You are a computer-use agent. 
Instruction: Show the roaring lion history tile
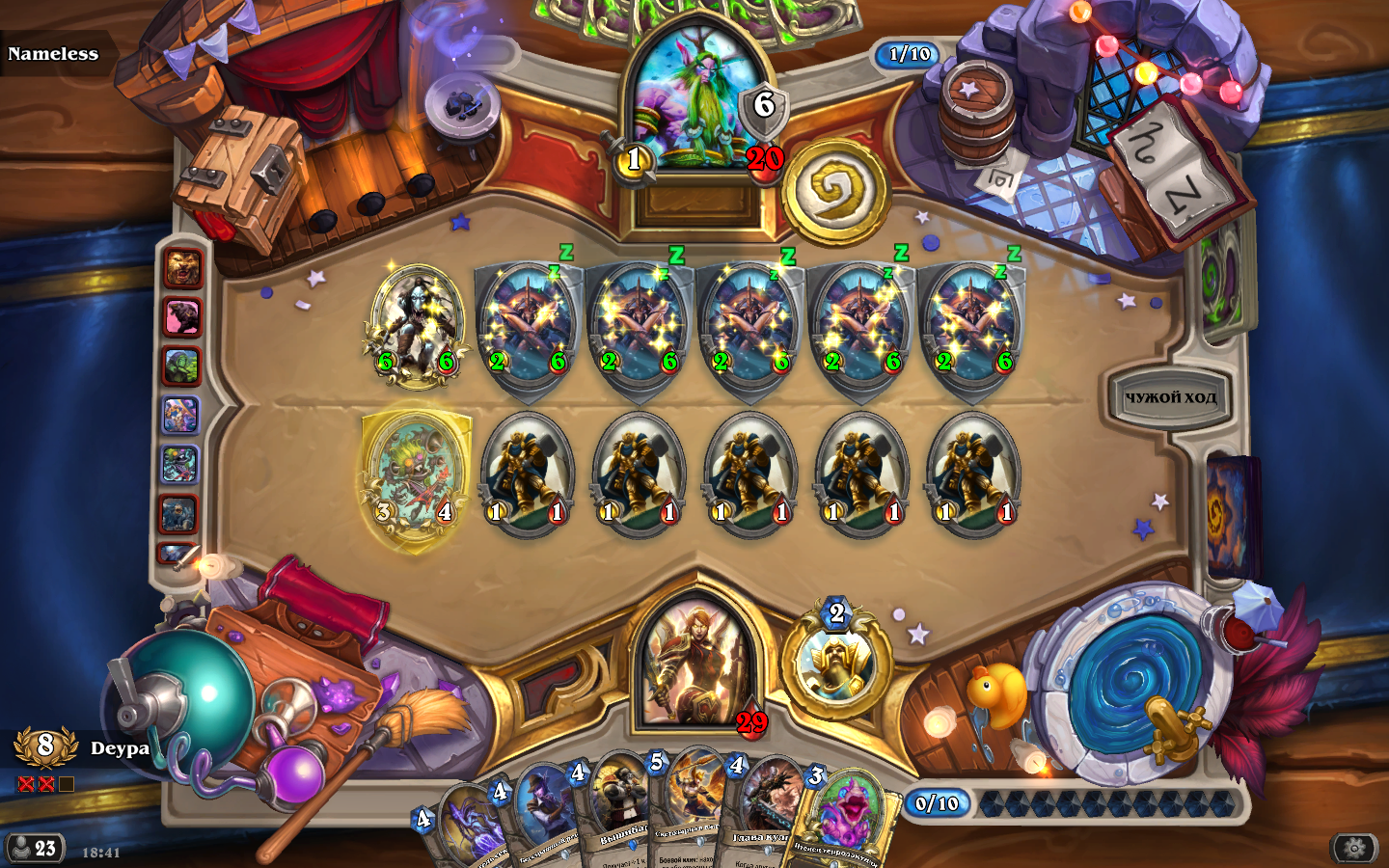click(x=181, y=268)
